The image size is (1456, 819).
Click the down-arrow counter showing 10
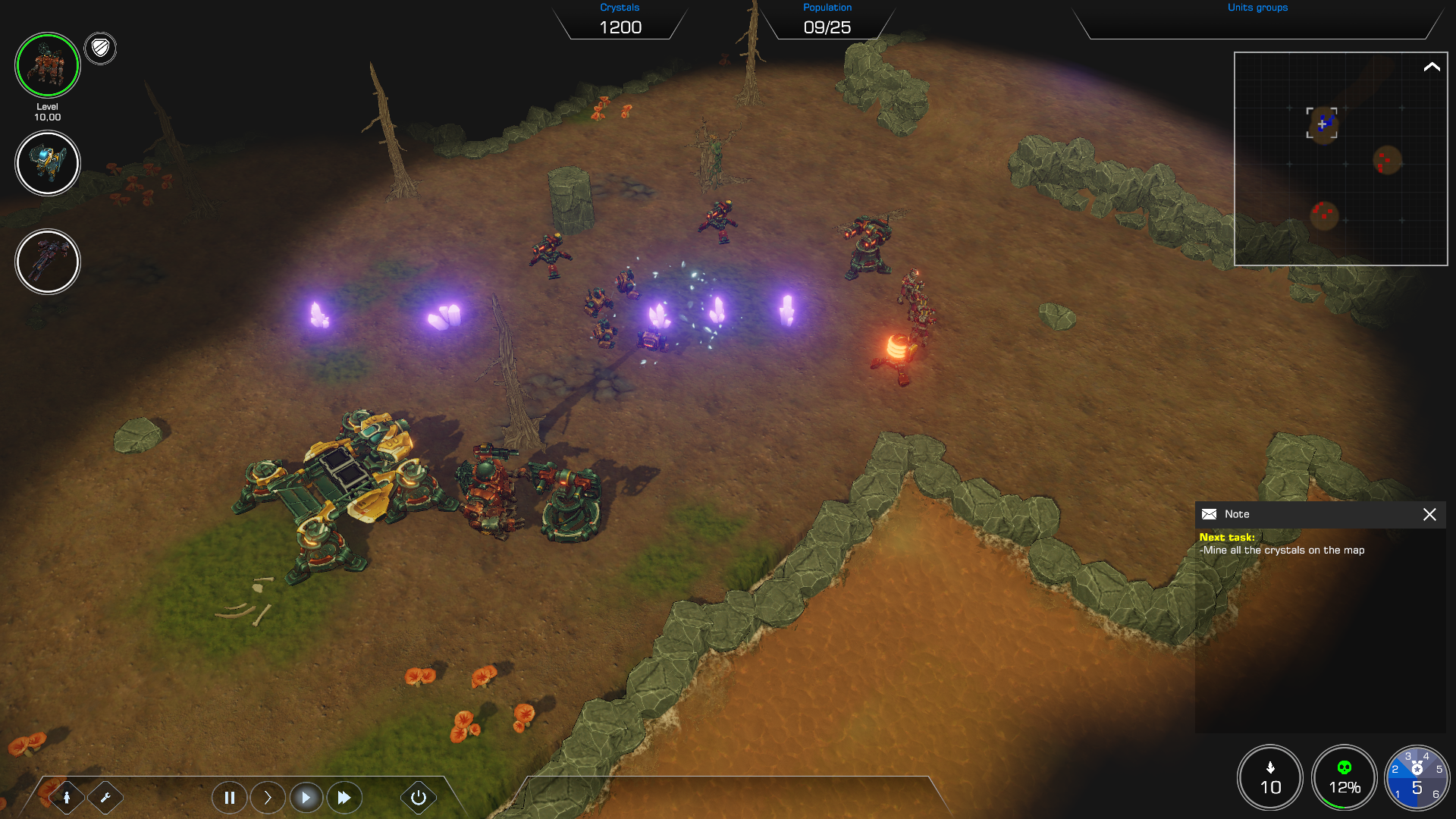click(1270, 778)
